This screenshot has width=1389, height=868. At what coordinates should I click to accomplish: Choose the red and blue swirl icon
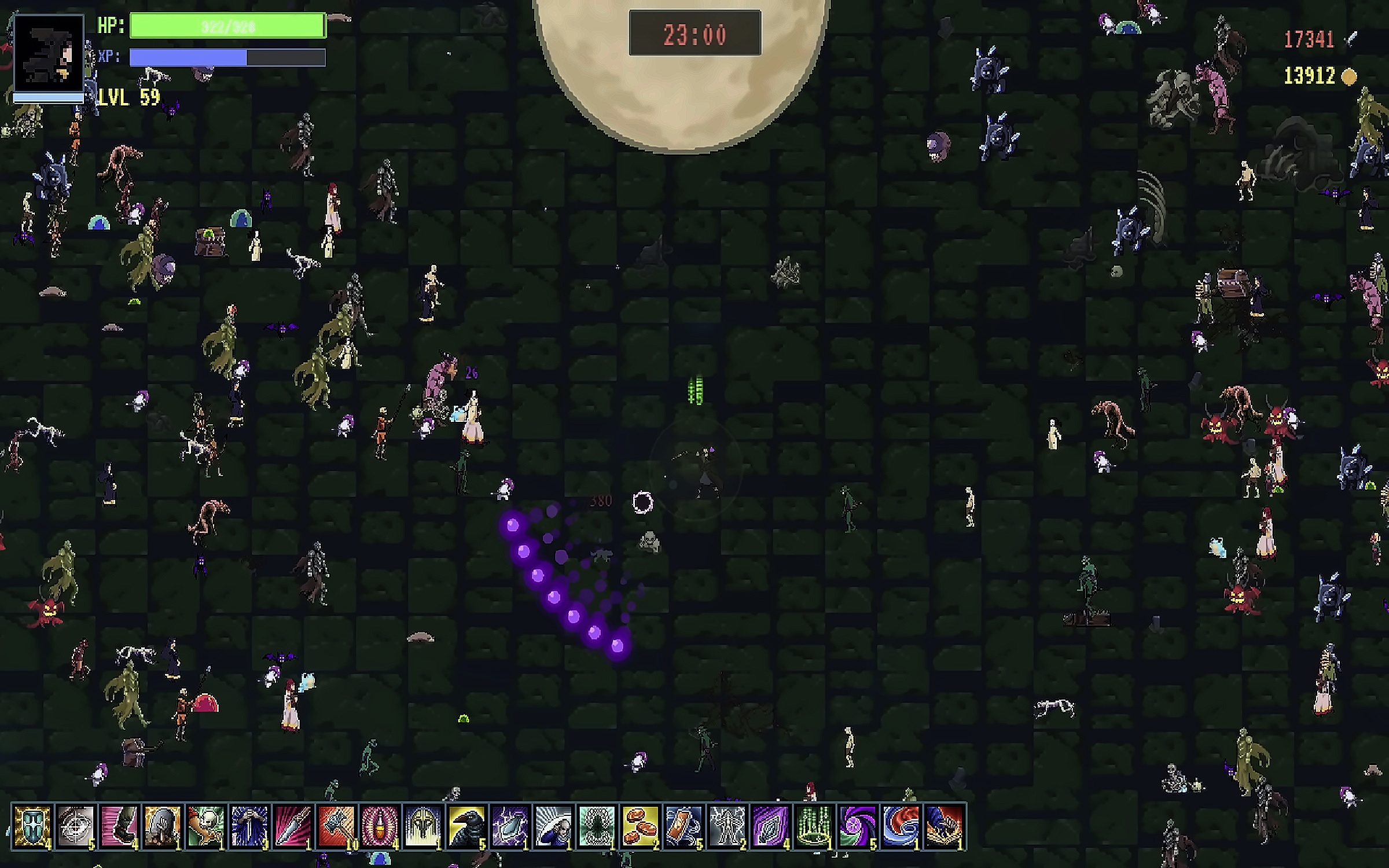[901, 826]
